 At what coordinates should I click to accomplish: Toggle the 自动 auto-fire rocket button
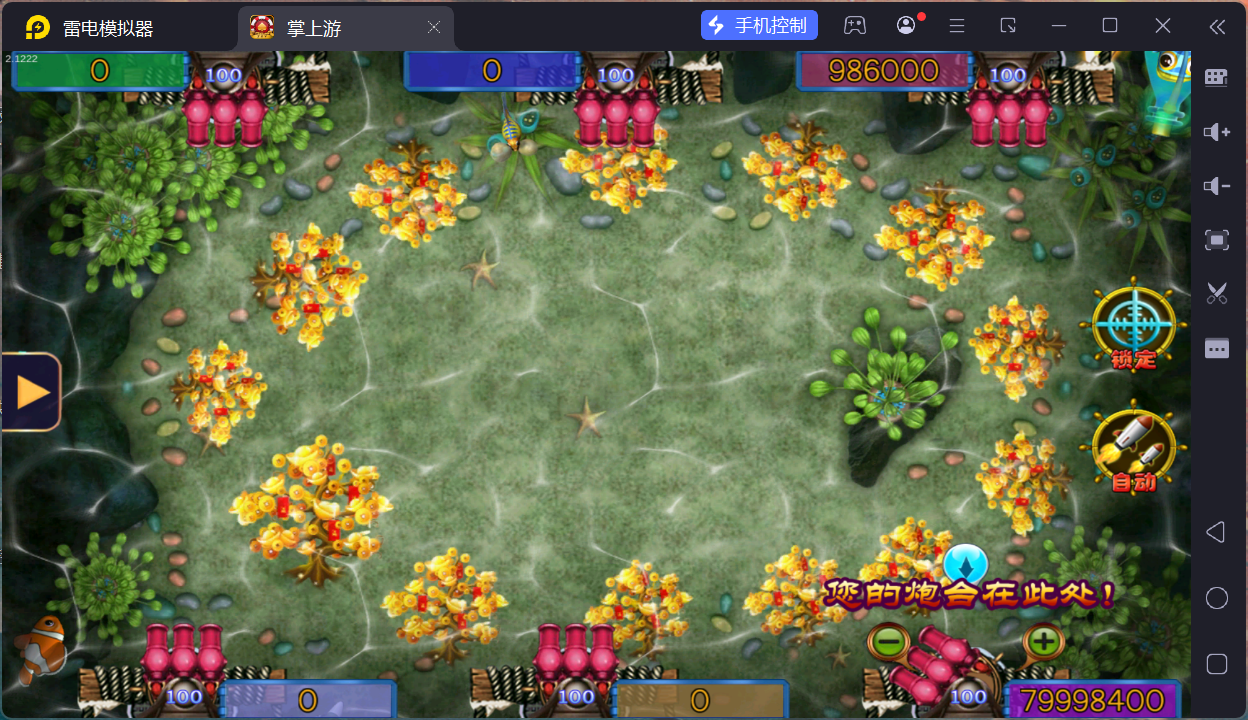[x=1133, y=449]
